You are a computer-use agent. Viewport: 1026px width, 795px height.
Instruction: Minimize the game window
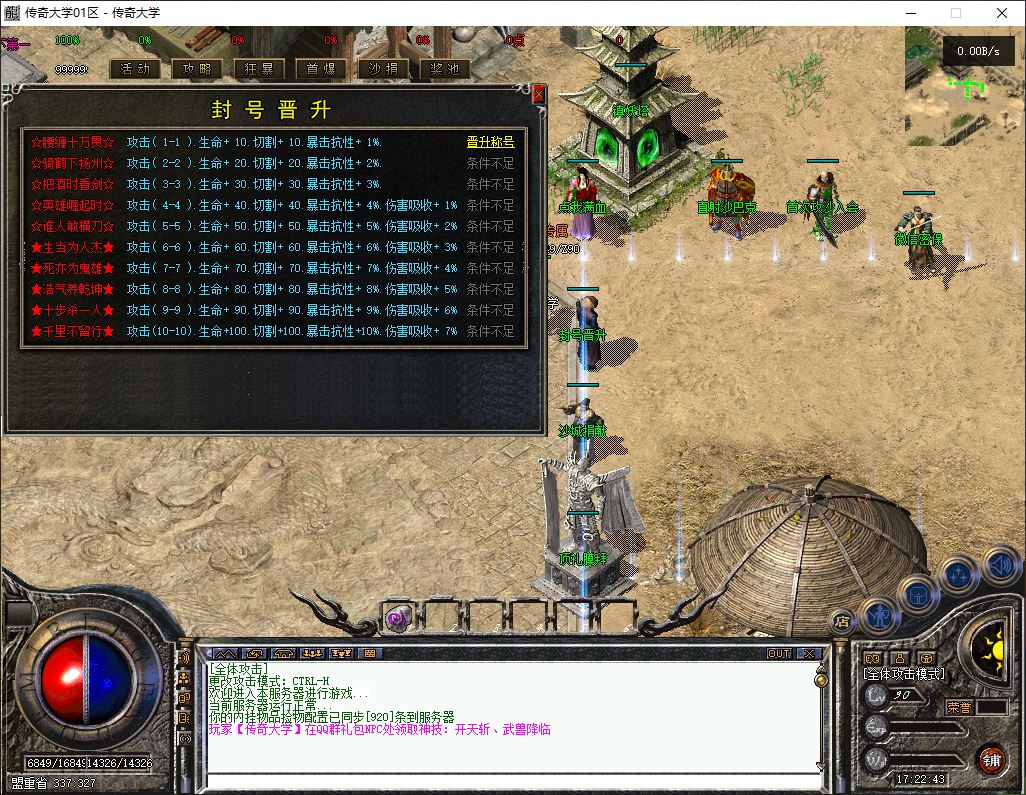(x=910, y=13)
